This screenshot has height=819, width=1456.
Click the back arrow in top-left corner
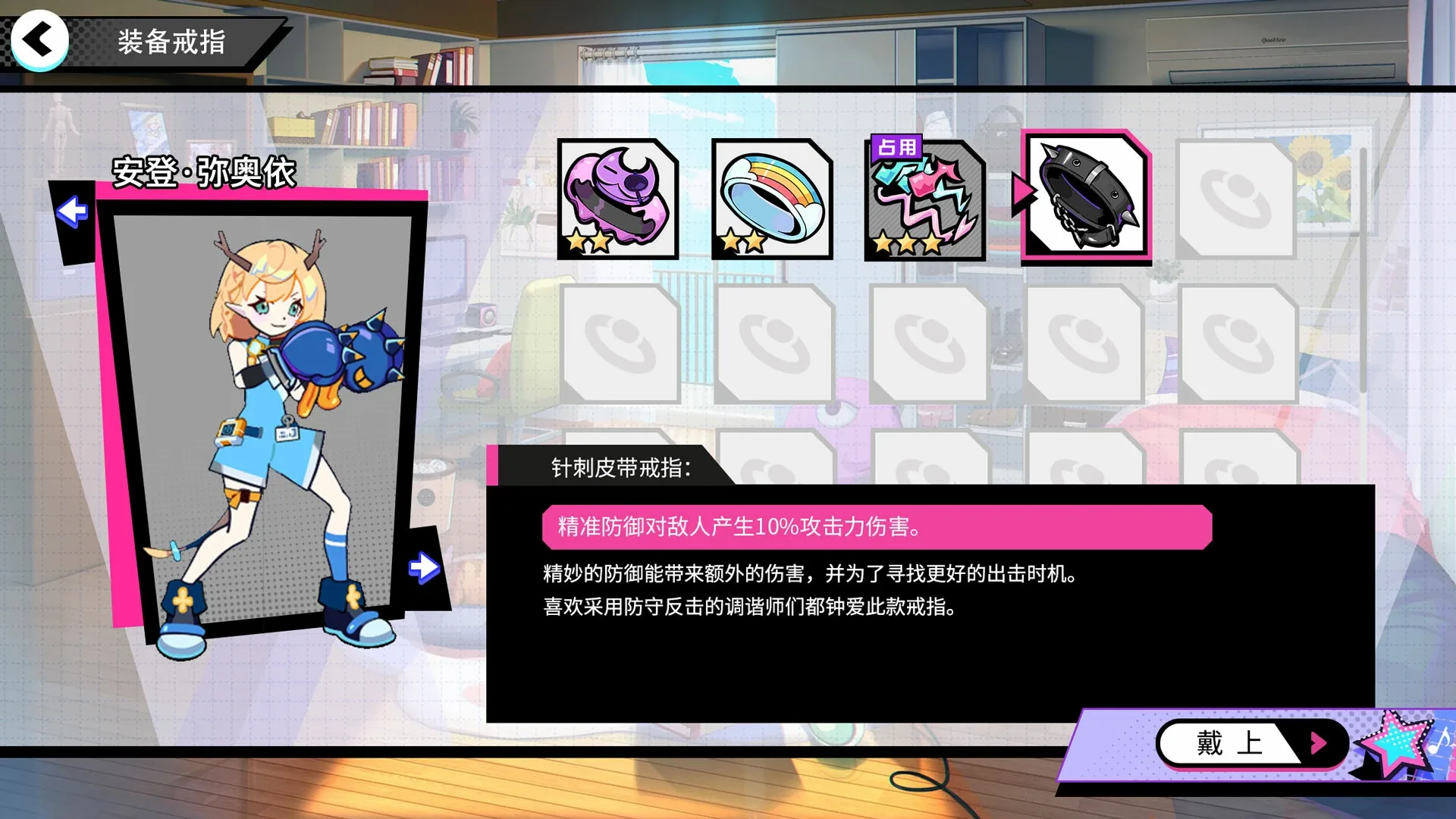pos(39,39)
